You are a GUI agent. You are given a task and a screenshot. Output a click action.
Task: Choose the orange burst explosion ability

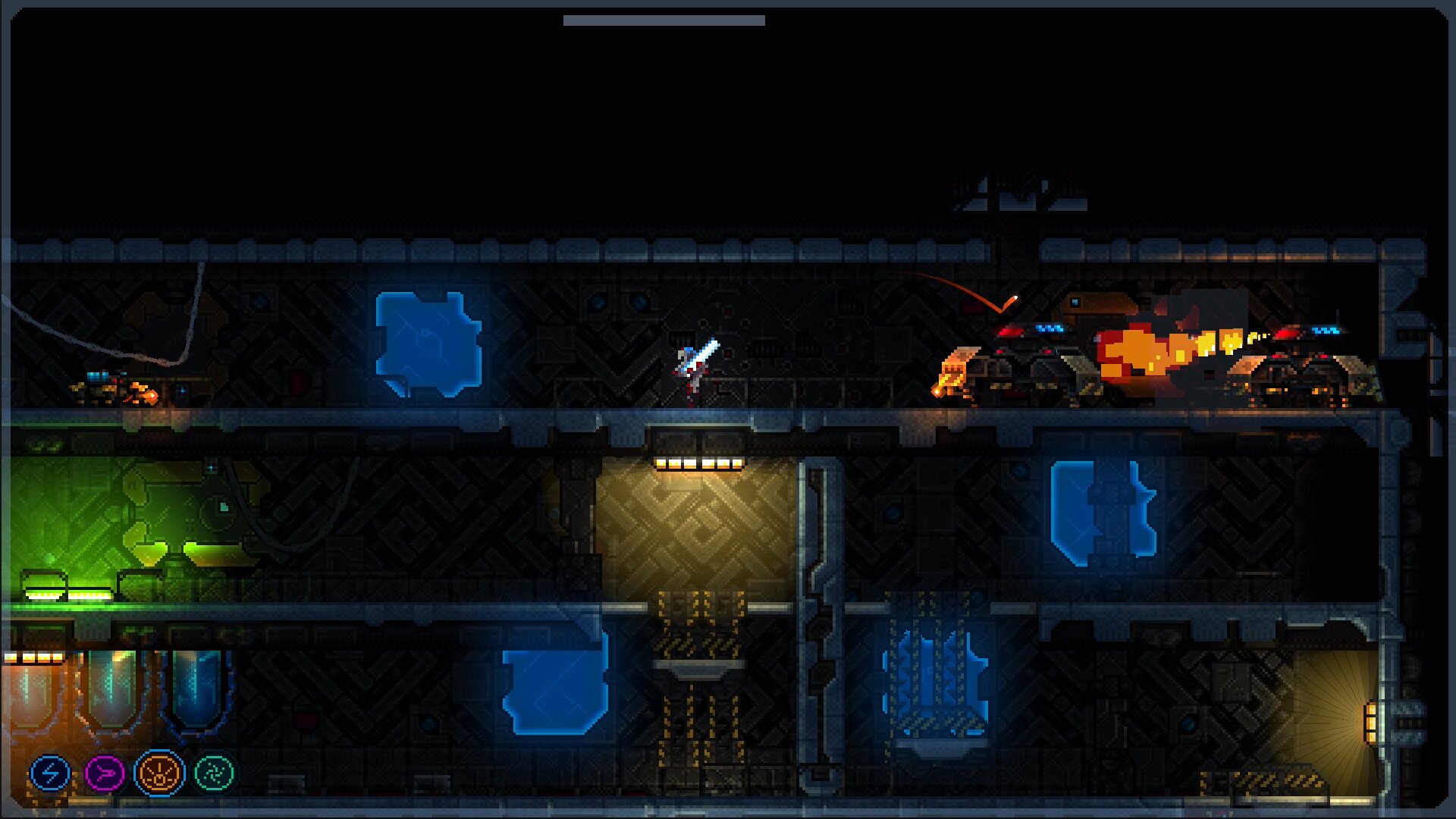pos(159,773)
